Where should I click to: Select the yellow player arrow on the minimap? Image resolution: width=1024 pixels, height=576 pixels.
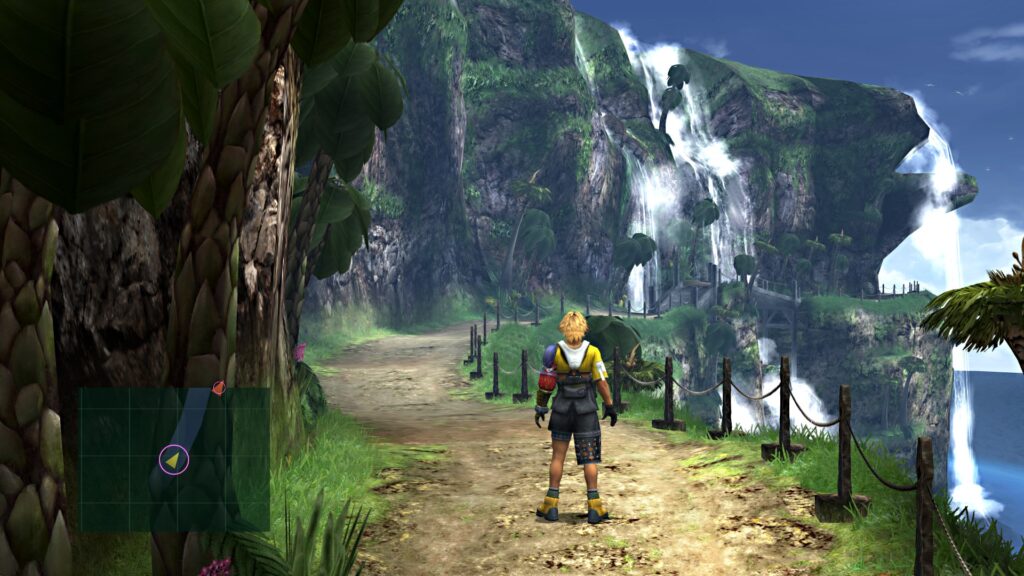click(x=174, y=459)
